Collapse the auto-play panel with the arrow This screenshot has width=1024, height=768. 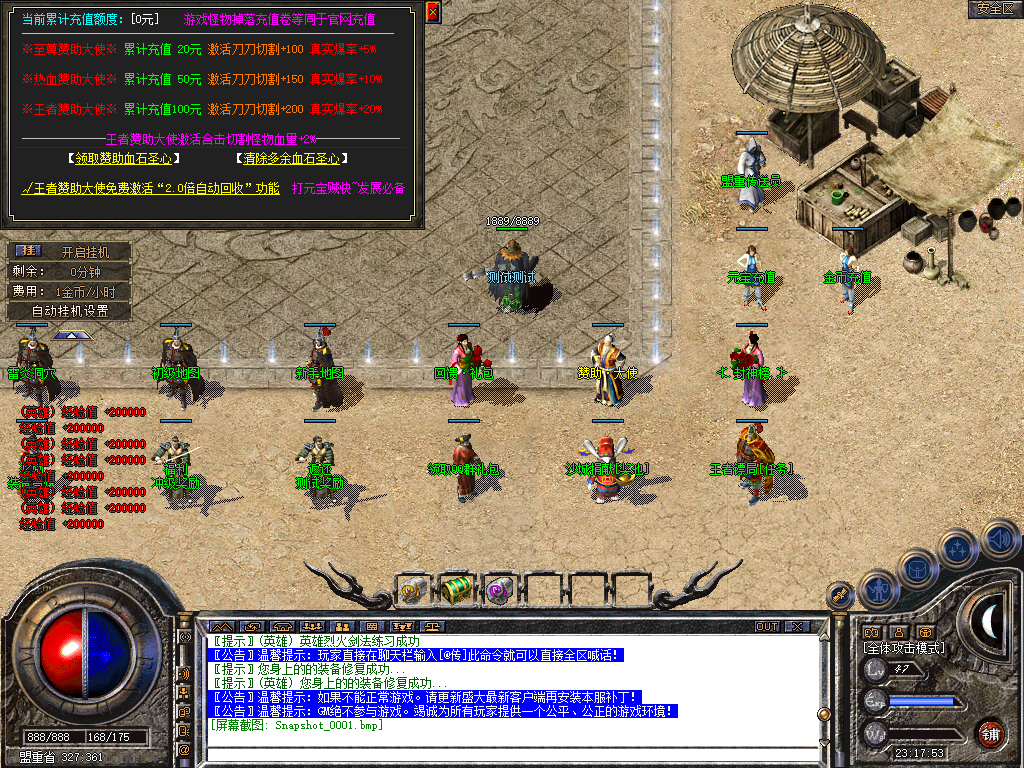(x=67, y=335)
